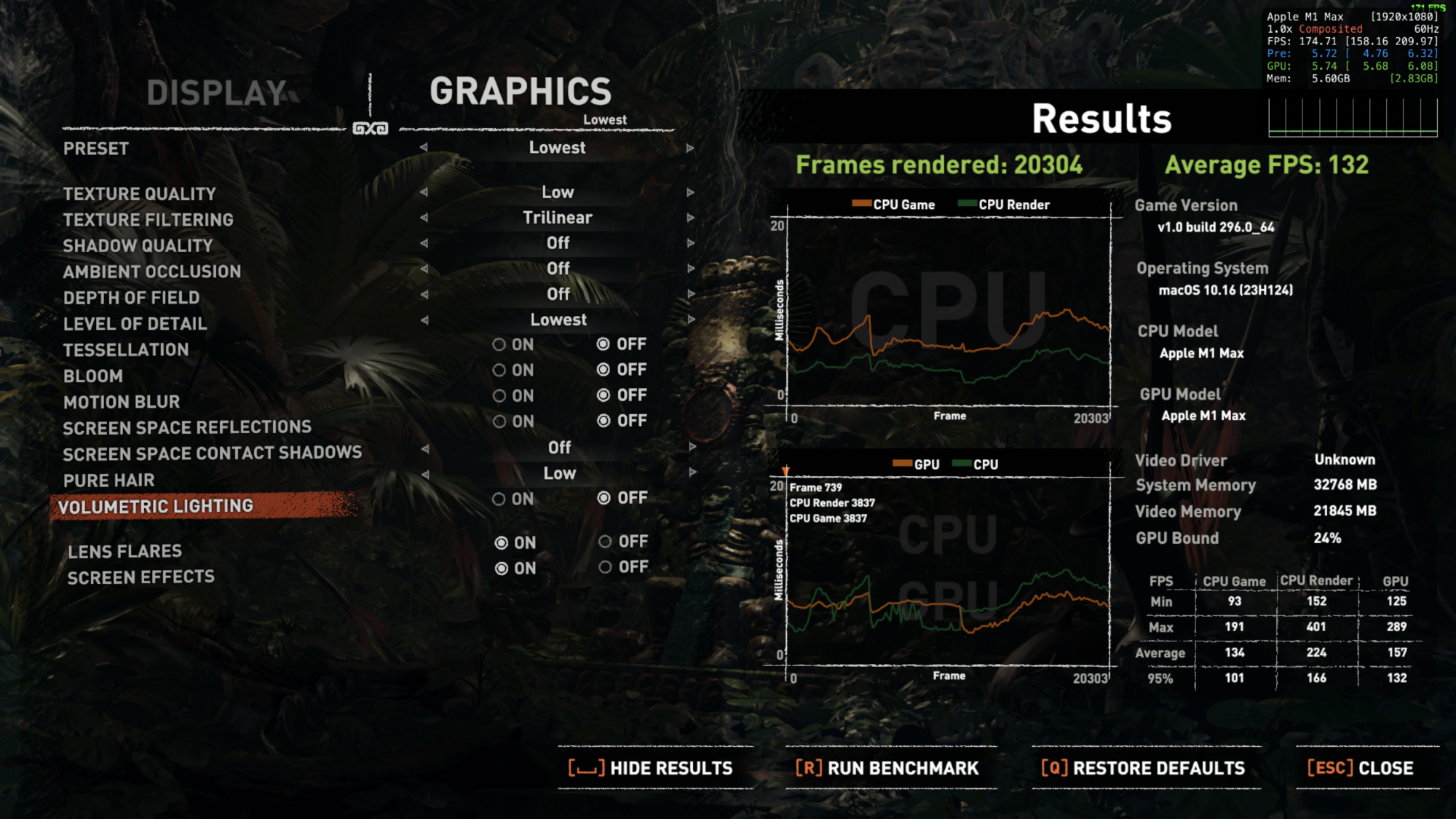Restore default graphics settings
1456x819 pixels.
(1143, 768)
